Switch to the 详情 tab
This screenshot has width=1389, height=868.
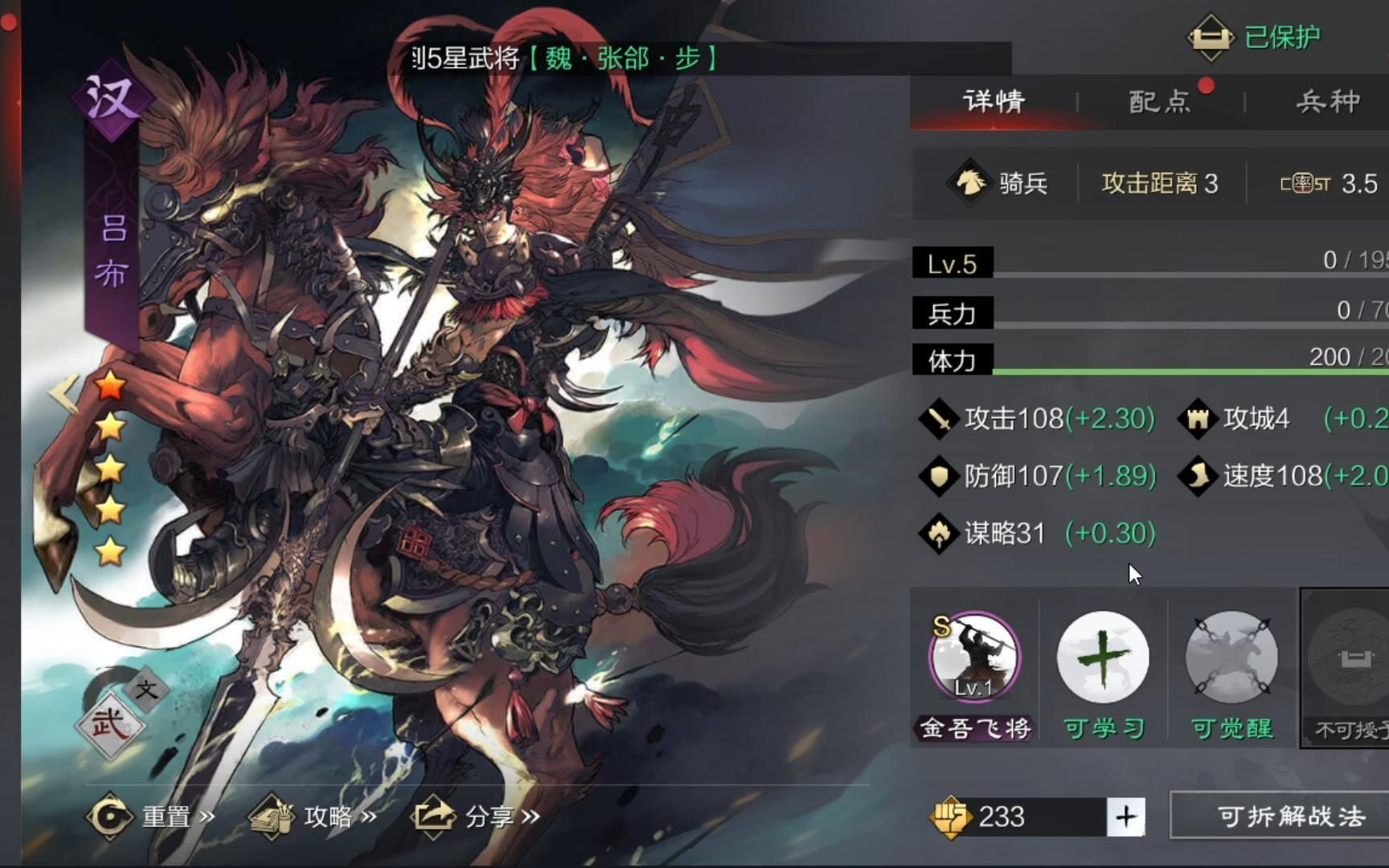click(x=994, y=101)
